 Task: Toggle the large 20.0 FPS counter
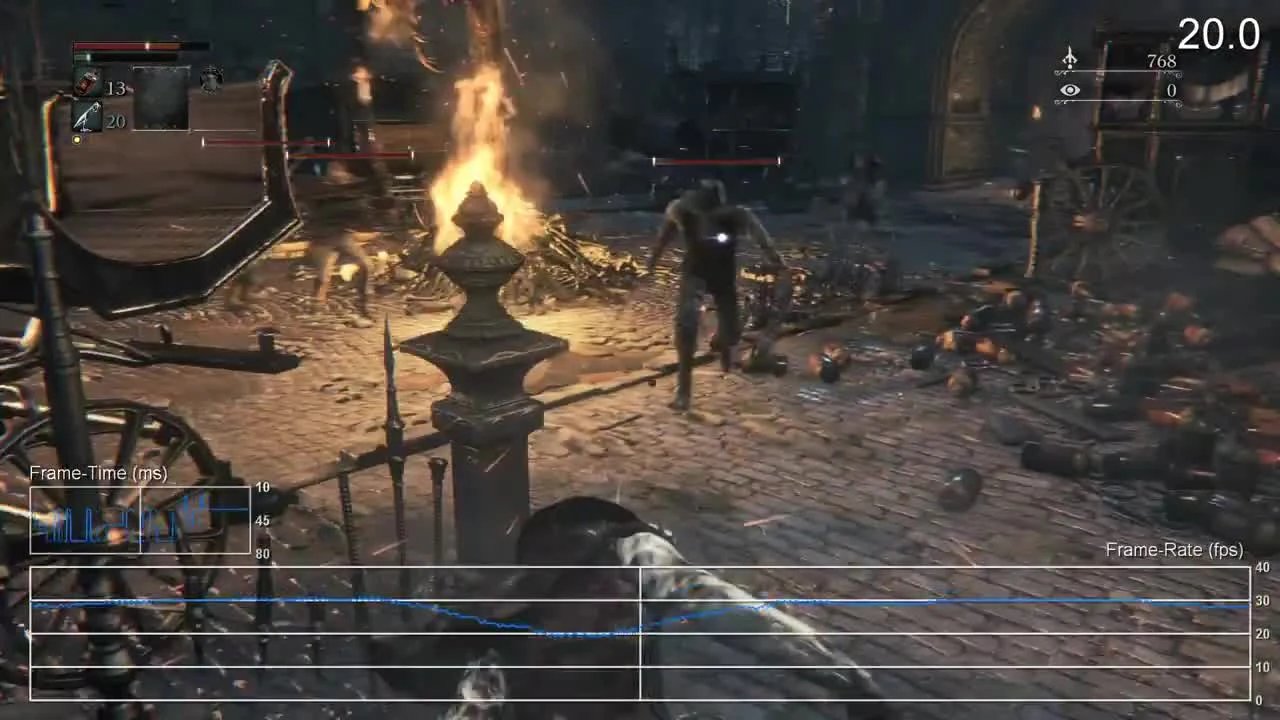tap(1218, 34)
